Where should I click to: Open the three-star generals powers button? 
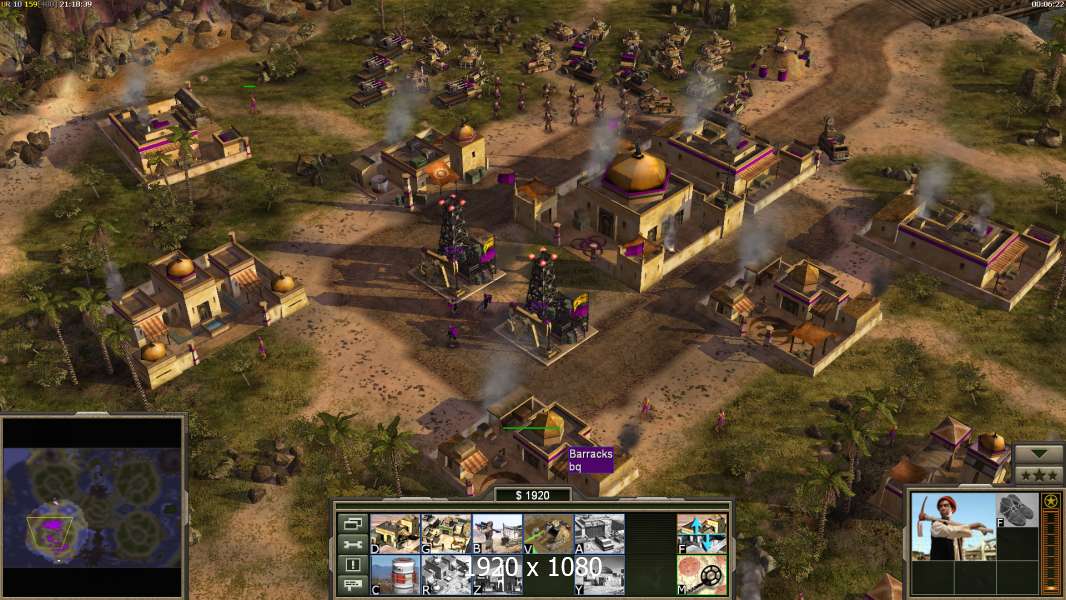coord(1038,475)
